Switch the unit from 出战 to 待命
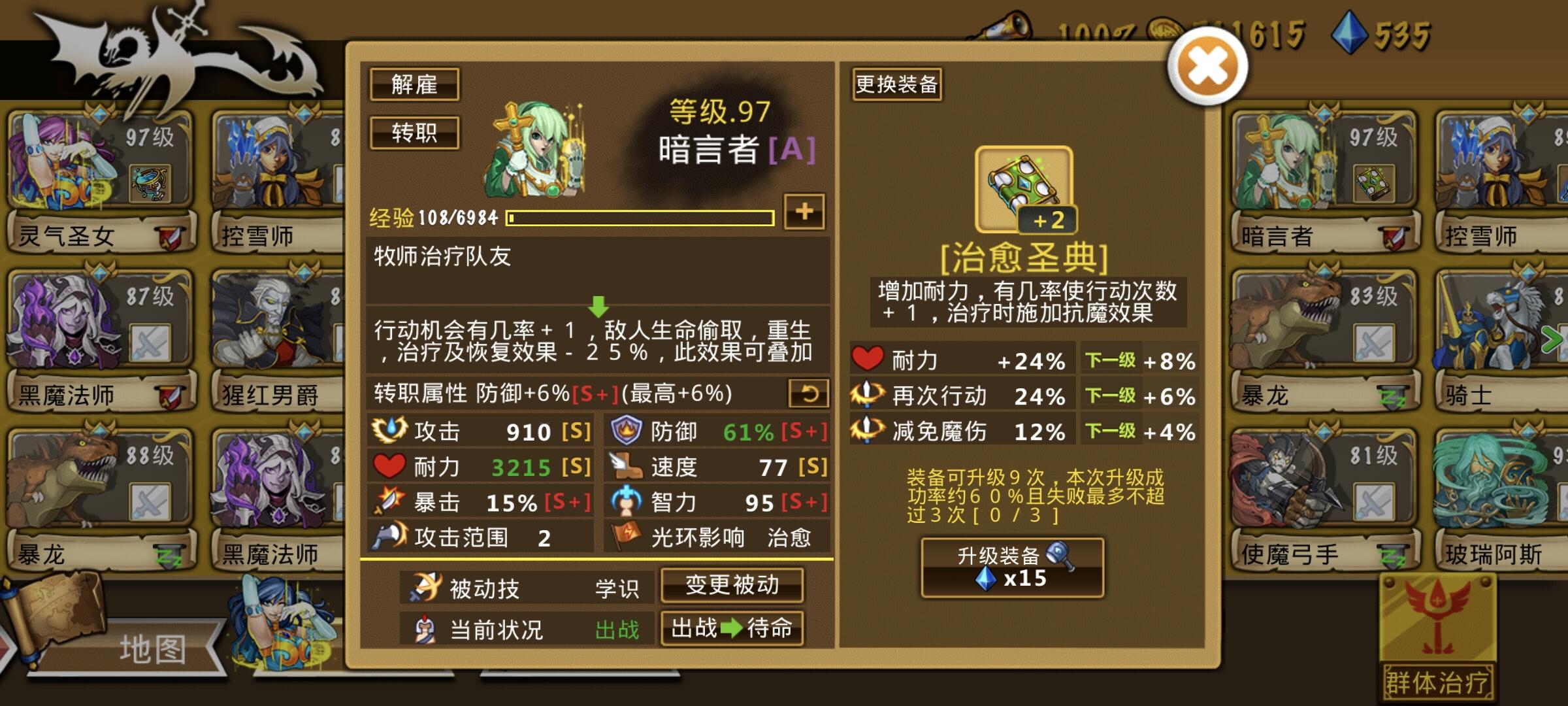The height and width of the screenshot is (706, 1568). [732, 629]
